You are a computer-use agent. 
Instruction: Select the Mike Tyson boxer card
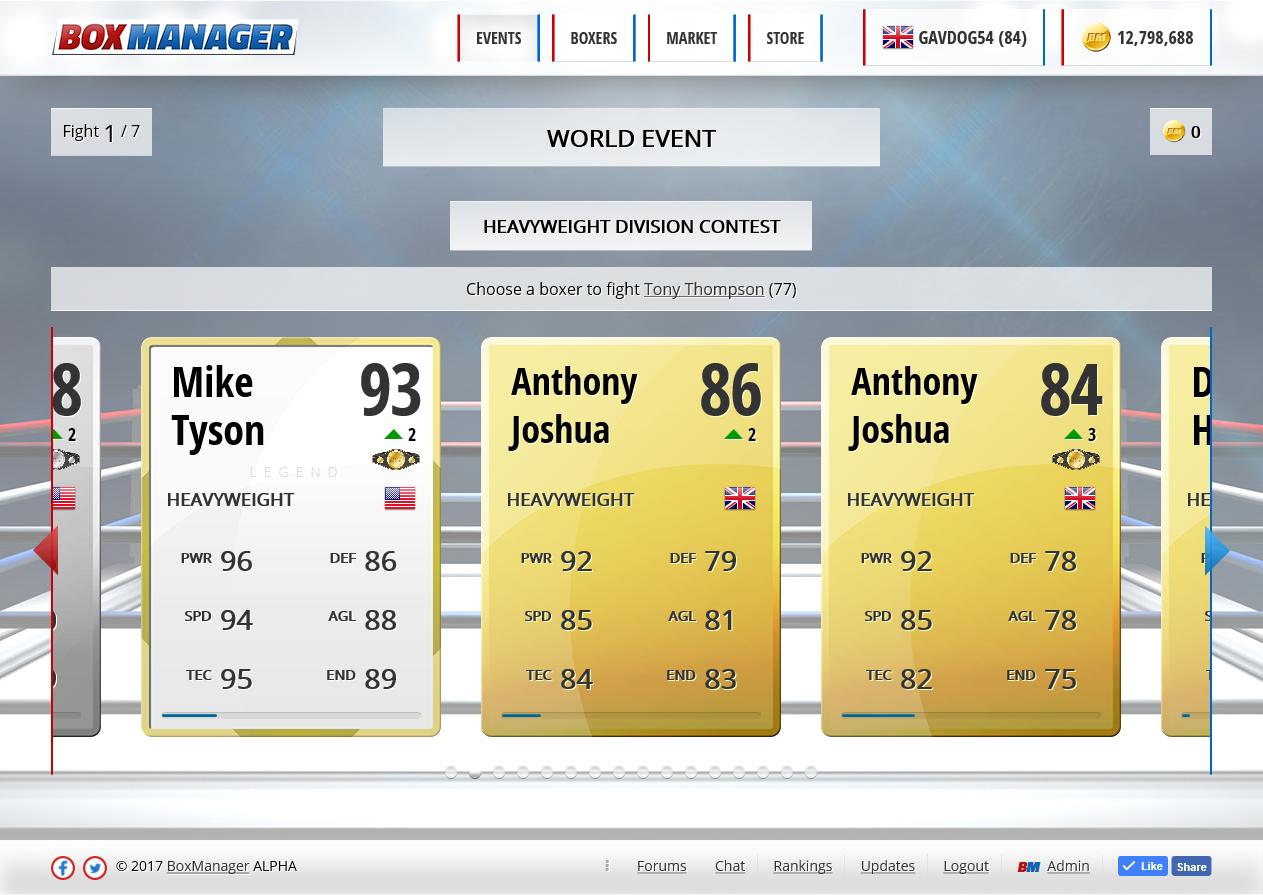pyautogui.click(x=291, y=537)
